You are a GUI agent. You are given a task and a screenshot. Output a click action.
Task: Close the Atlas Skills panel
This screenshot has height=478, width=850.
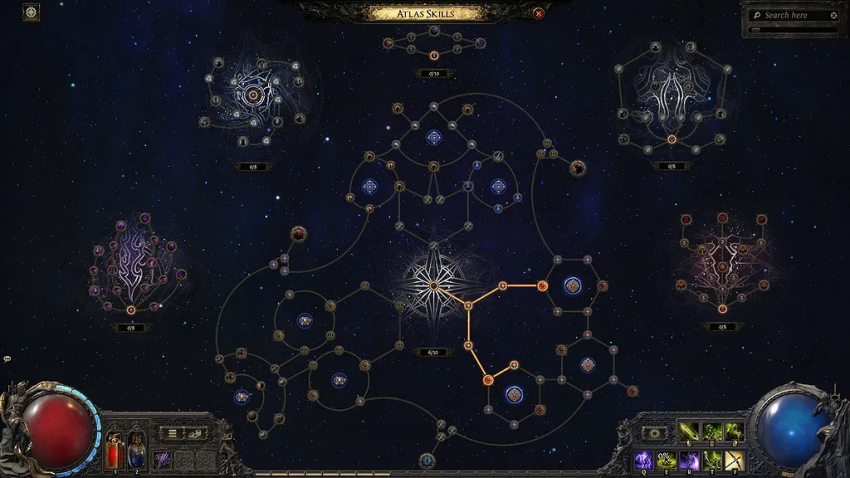[539, 13]
